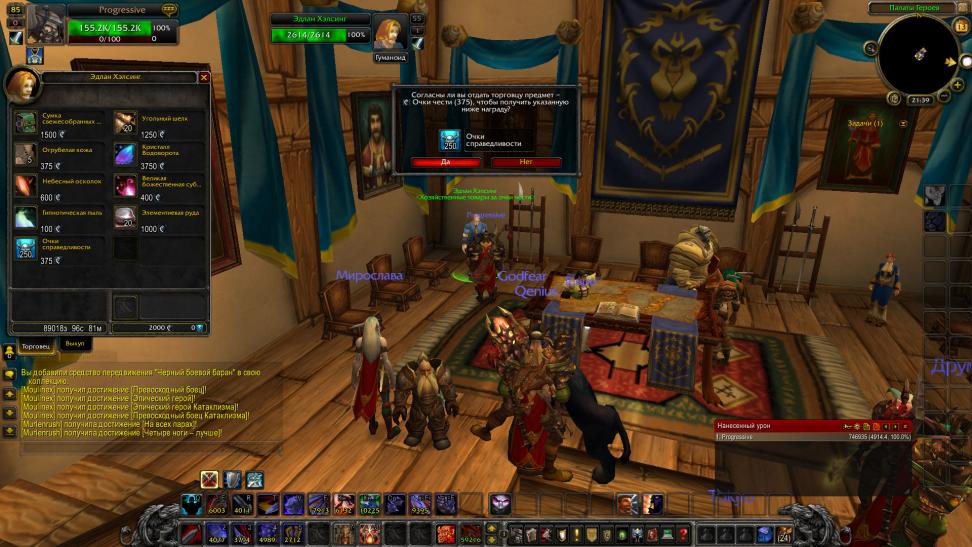The width and height of the screenshot is (972, 547).
Task: Decline the purchase with the Нет button
Action: [526, 161]
